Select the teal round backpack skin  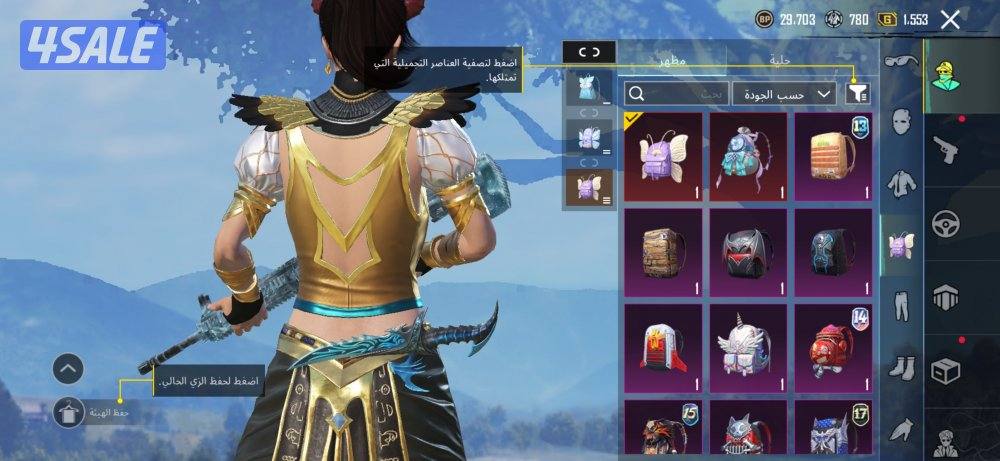(748, 156)
